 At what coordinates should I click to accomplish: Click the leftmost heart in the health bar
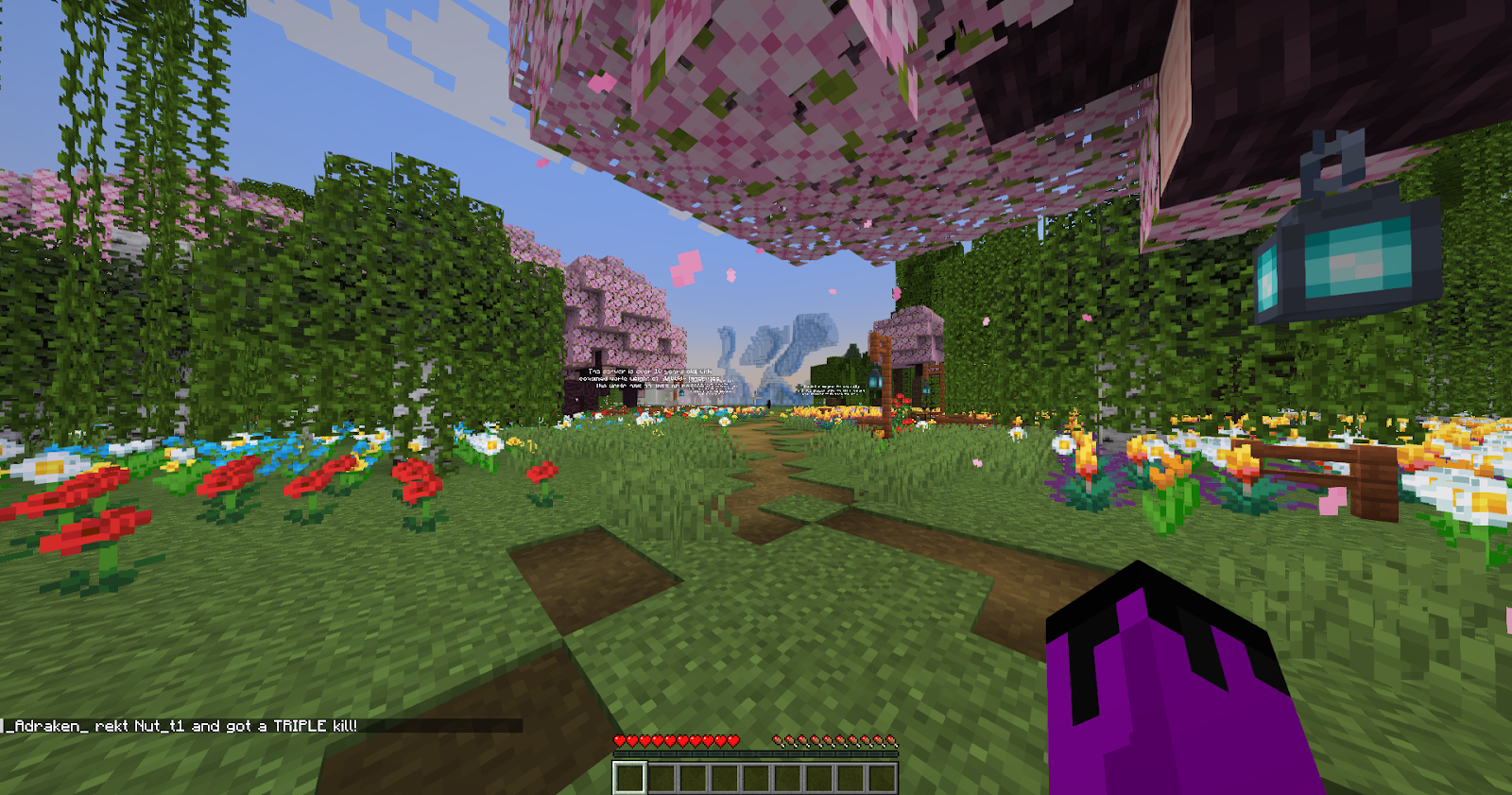pyautogui.click(x=620, y=741)
